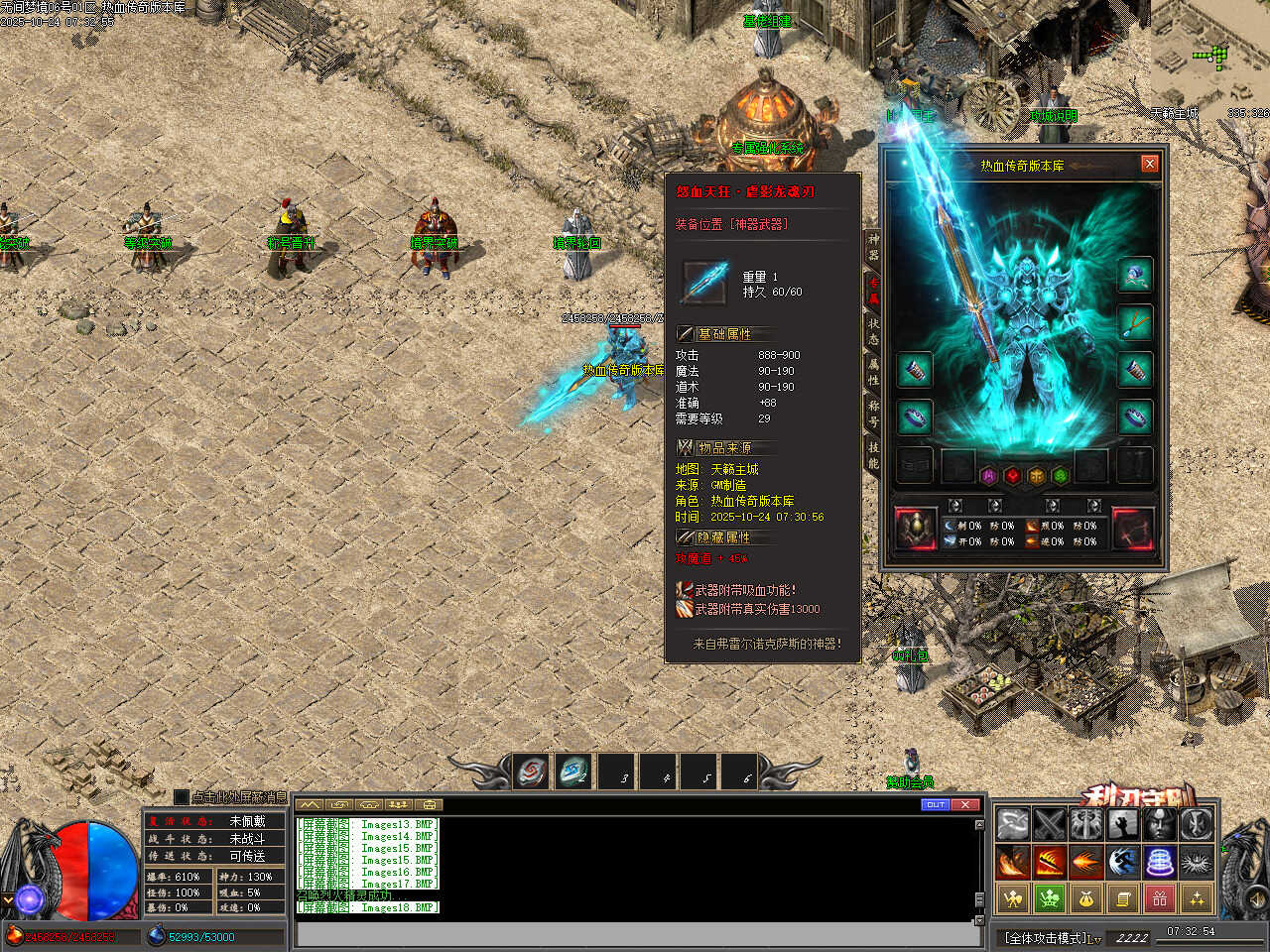Click the red gem socket icon
The width and height of the screenshot is (1270, 952).
[x=1012, y=476]
